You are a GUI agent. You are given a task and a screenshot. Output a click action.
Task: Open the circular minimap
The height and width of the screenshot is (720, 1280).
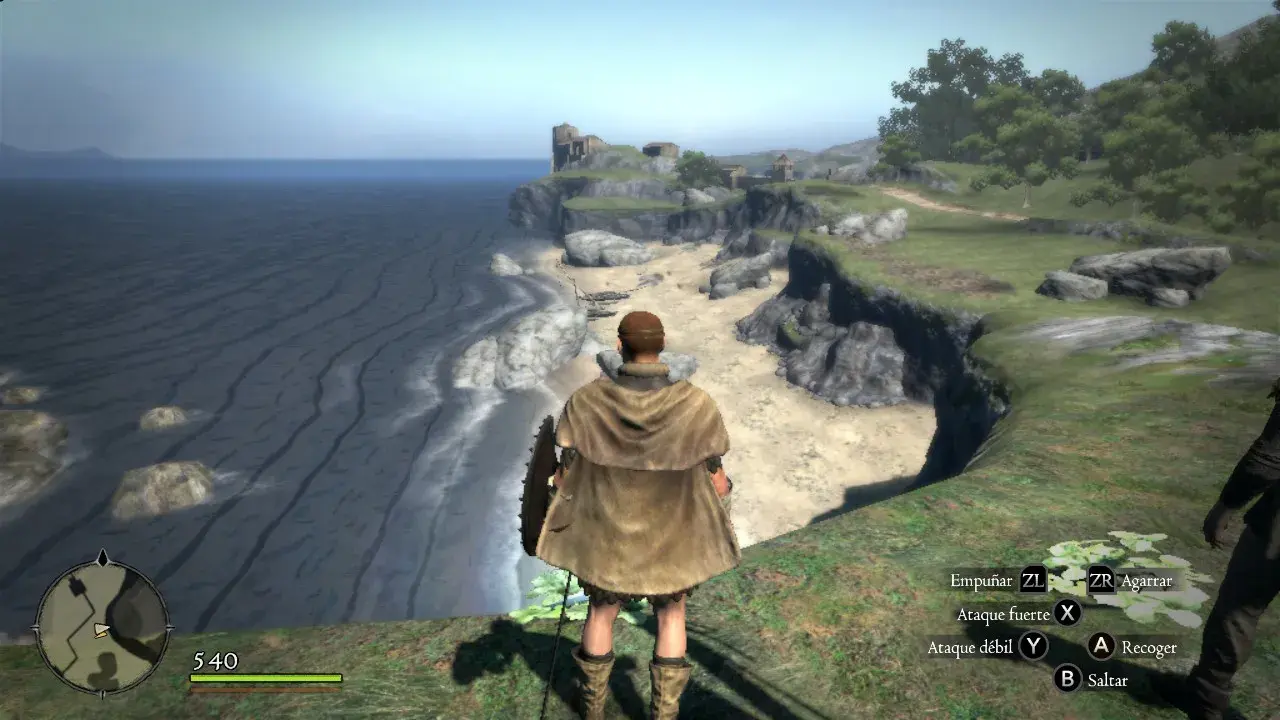pos(103,626)
